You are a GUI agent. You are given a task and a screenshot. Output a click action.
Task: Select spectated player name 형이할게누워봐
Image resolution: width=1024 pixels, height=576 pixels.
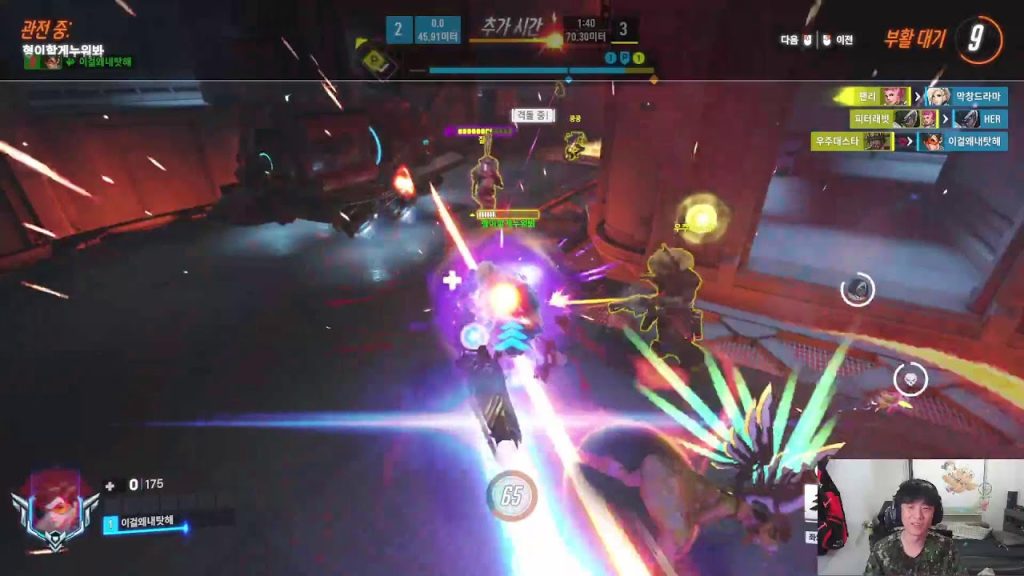[63, 48]
